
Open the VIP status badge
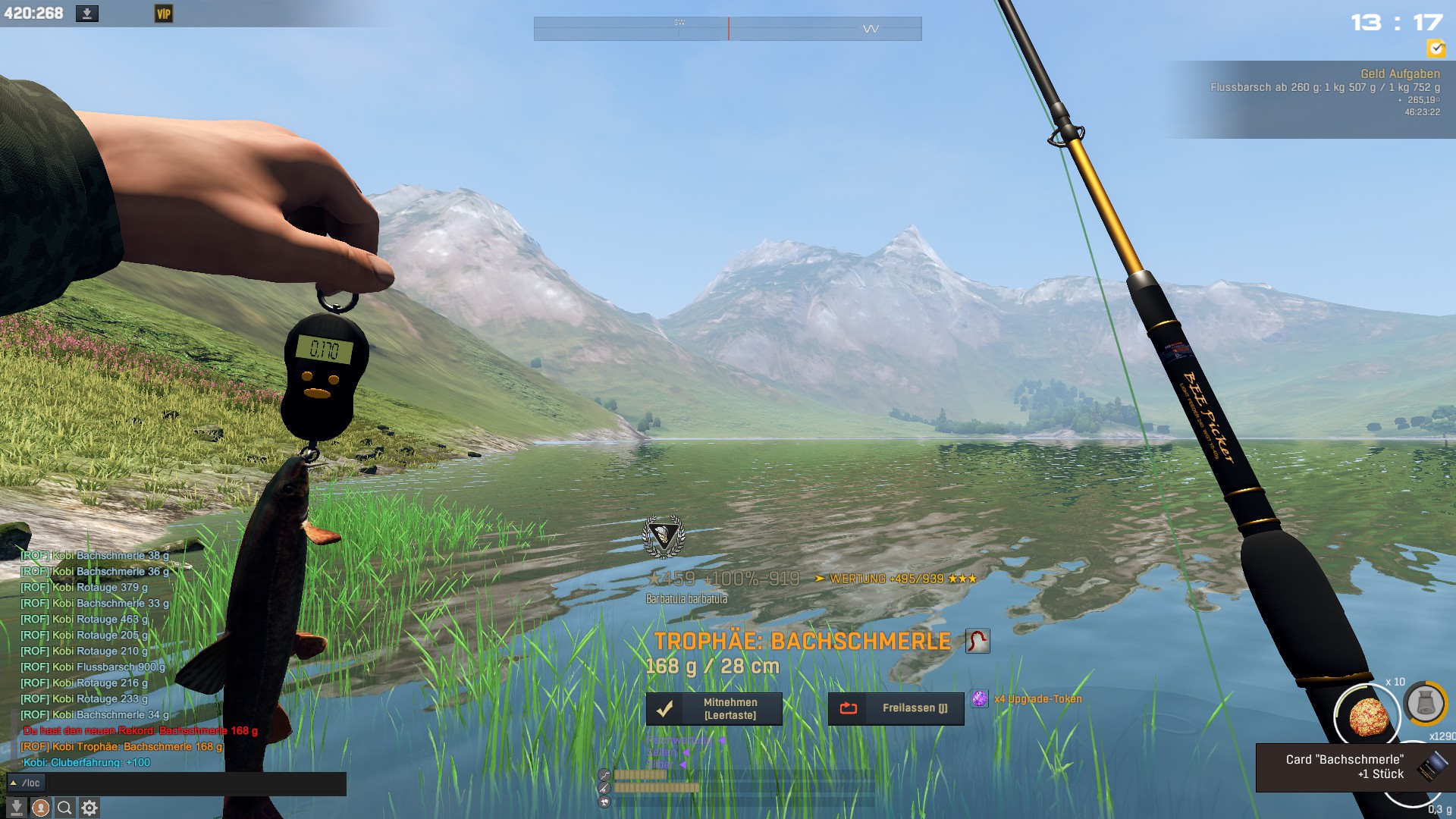164,14
